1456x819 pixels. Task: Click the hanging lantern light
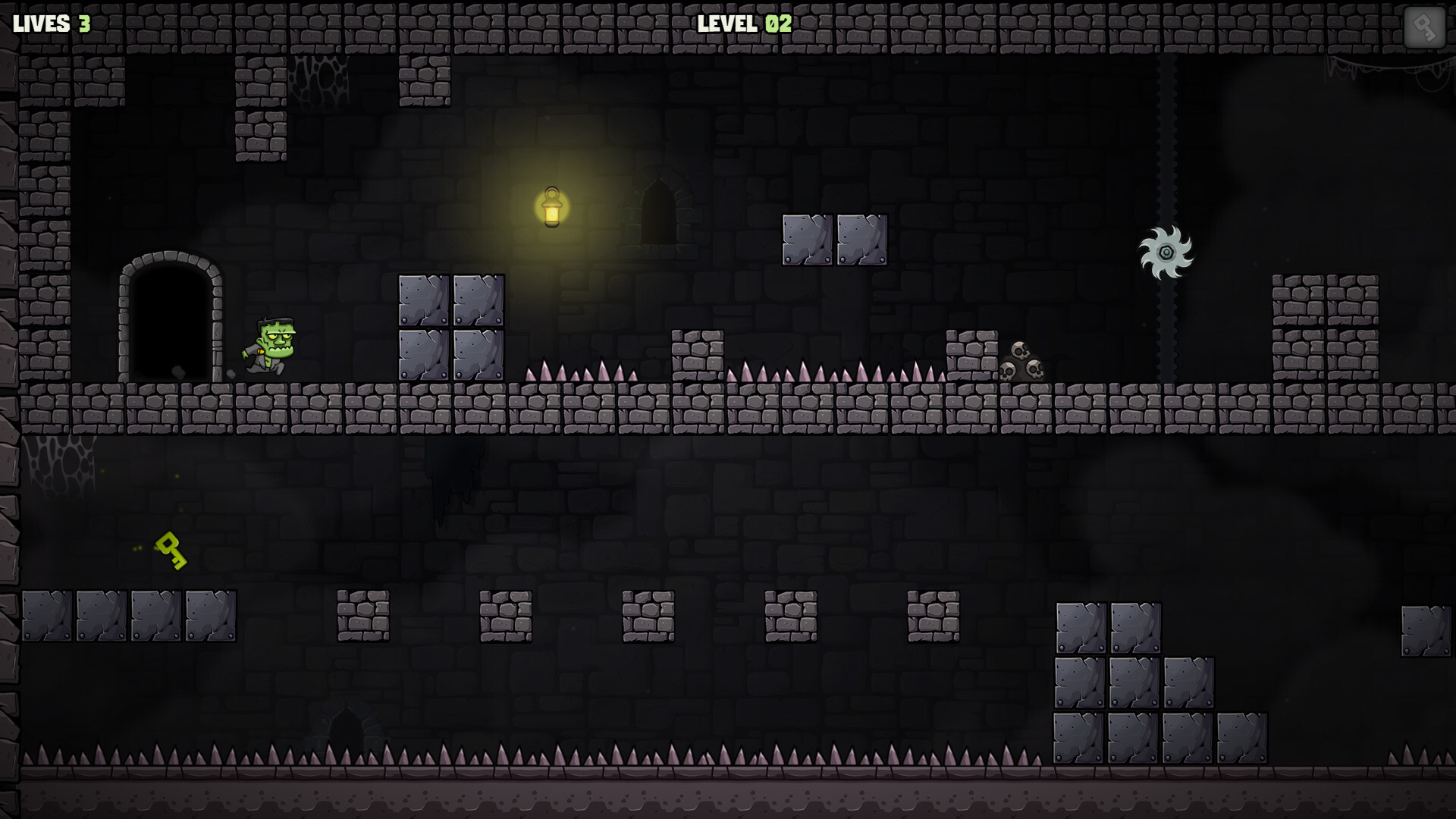point(551,207)
